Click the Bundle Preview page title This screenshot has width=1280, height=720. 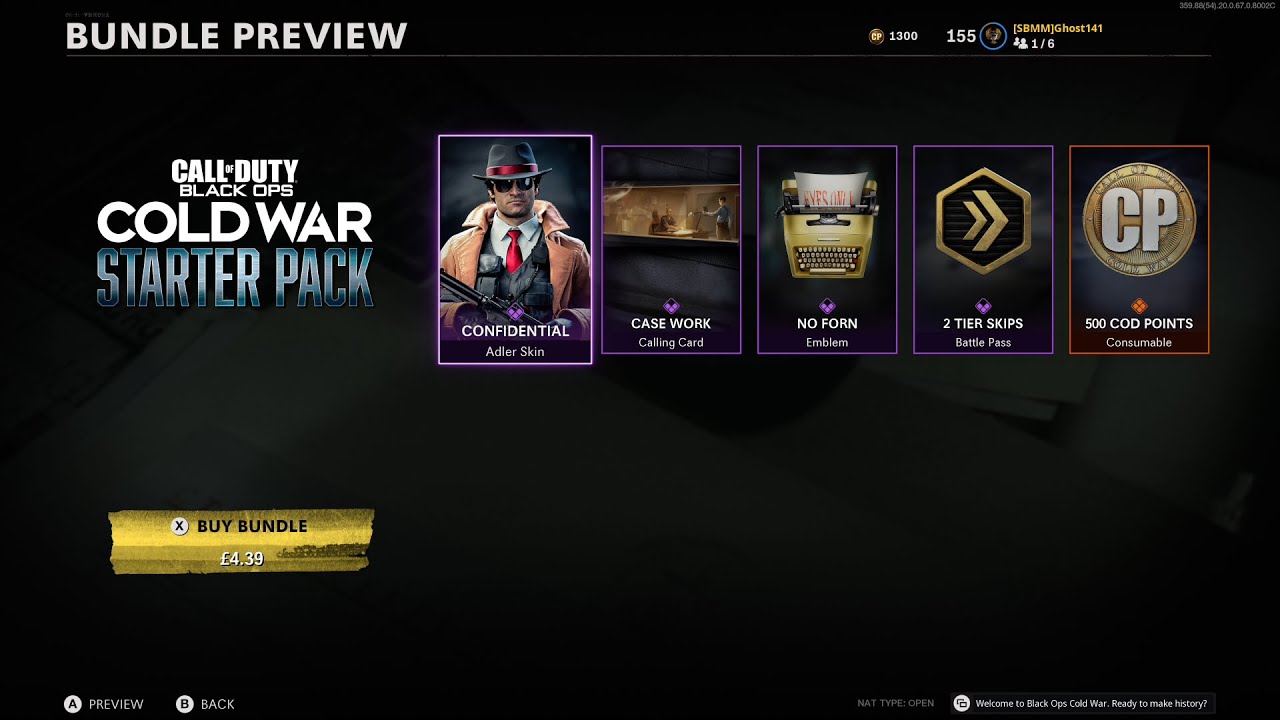click(x=236, y=36)
